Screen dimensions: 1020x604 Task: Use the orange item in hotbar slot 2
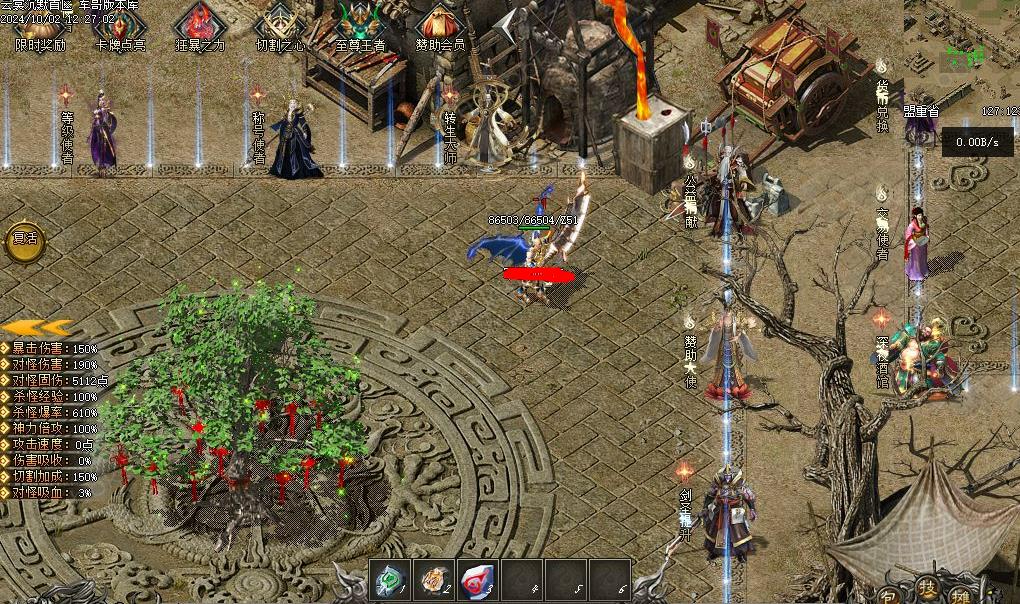click(433, 580)
